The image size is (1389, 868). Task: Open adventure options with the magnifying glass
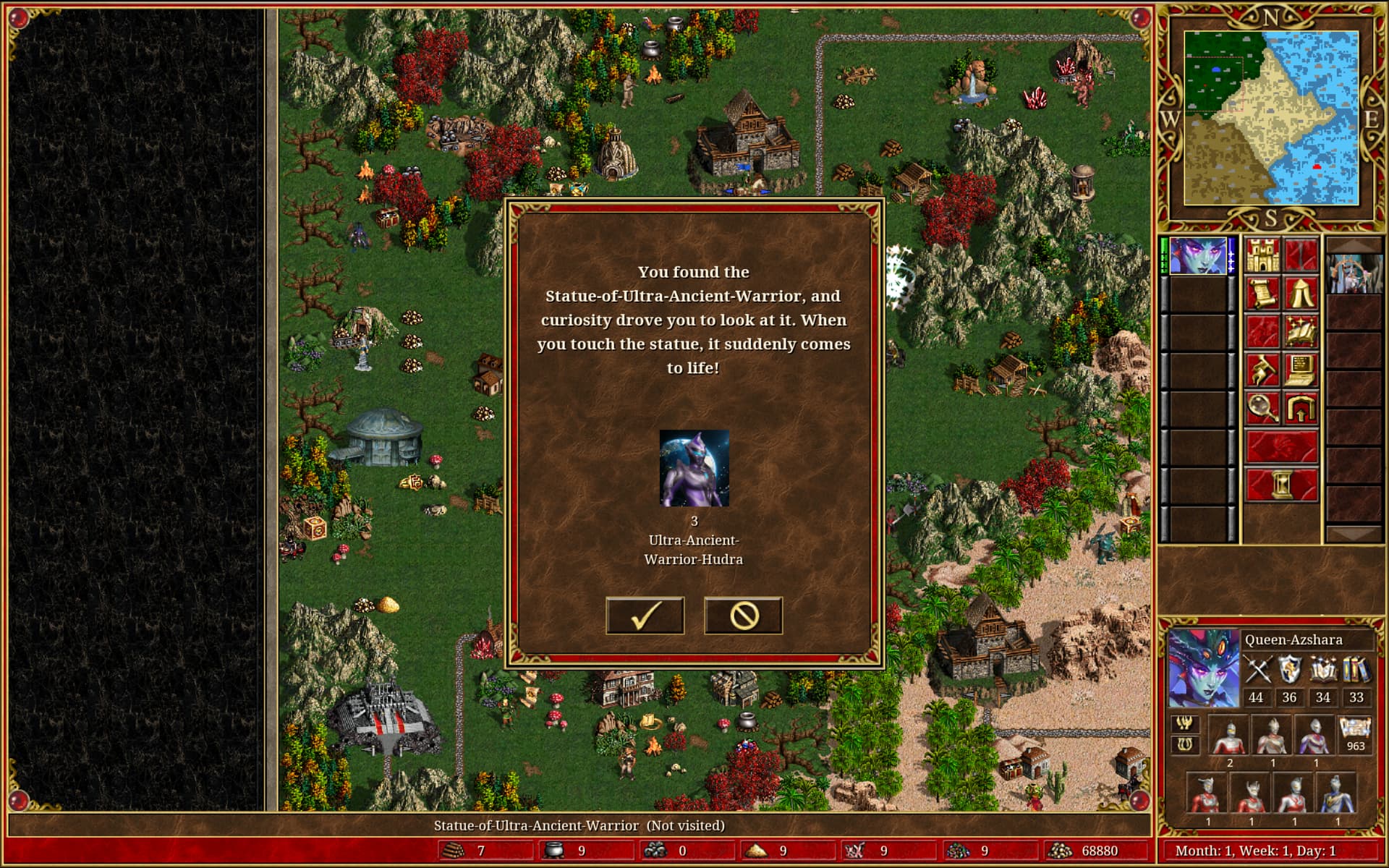coord(1262,409)
